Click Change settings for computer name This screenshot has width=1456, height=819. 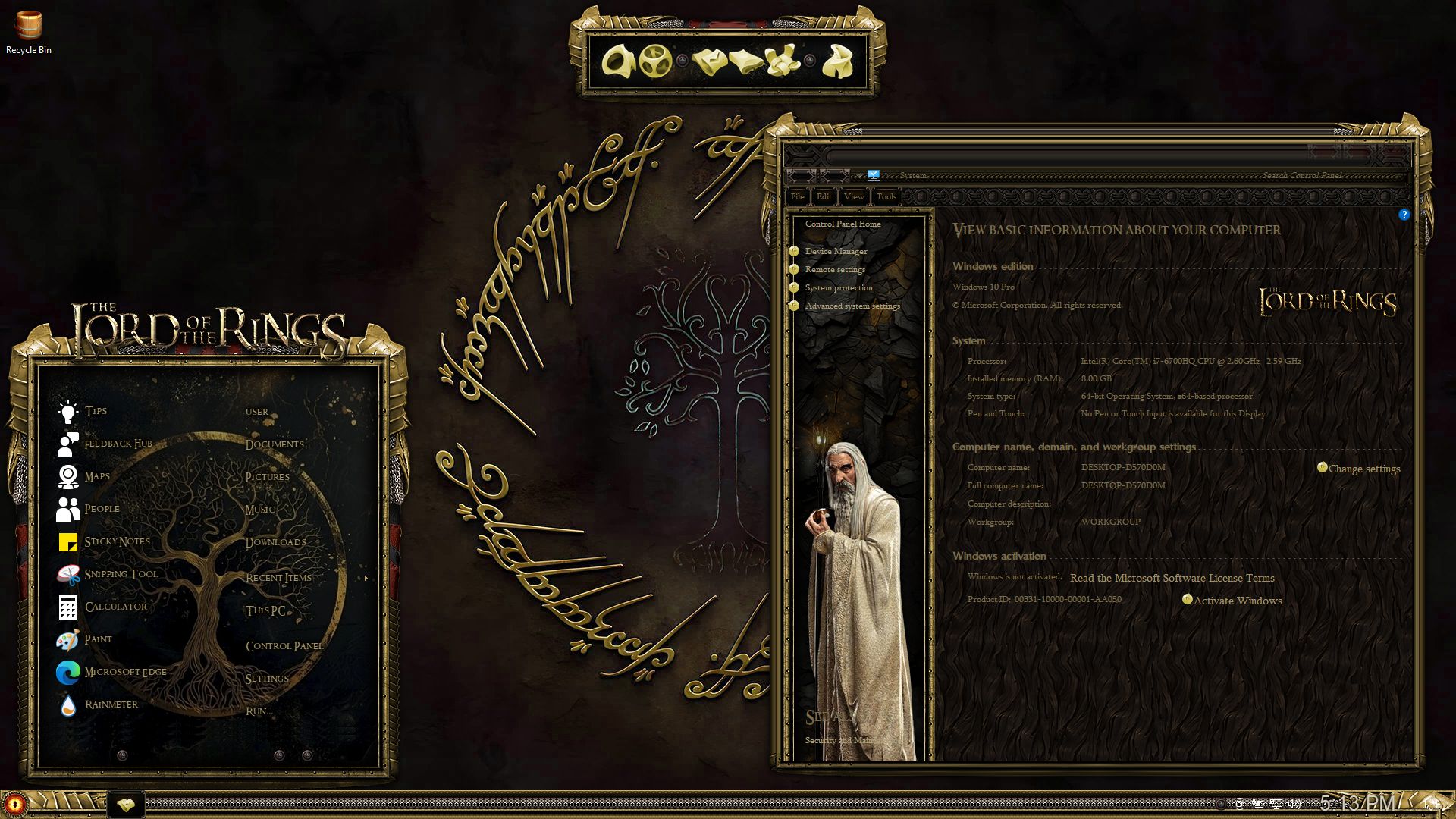1363,469
